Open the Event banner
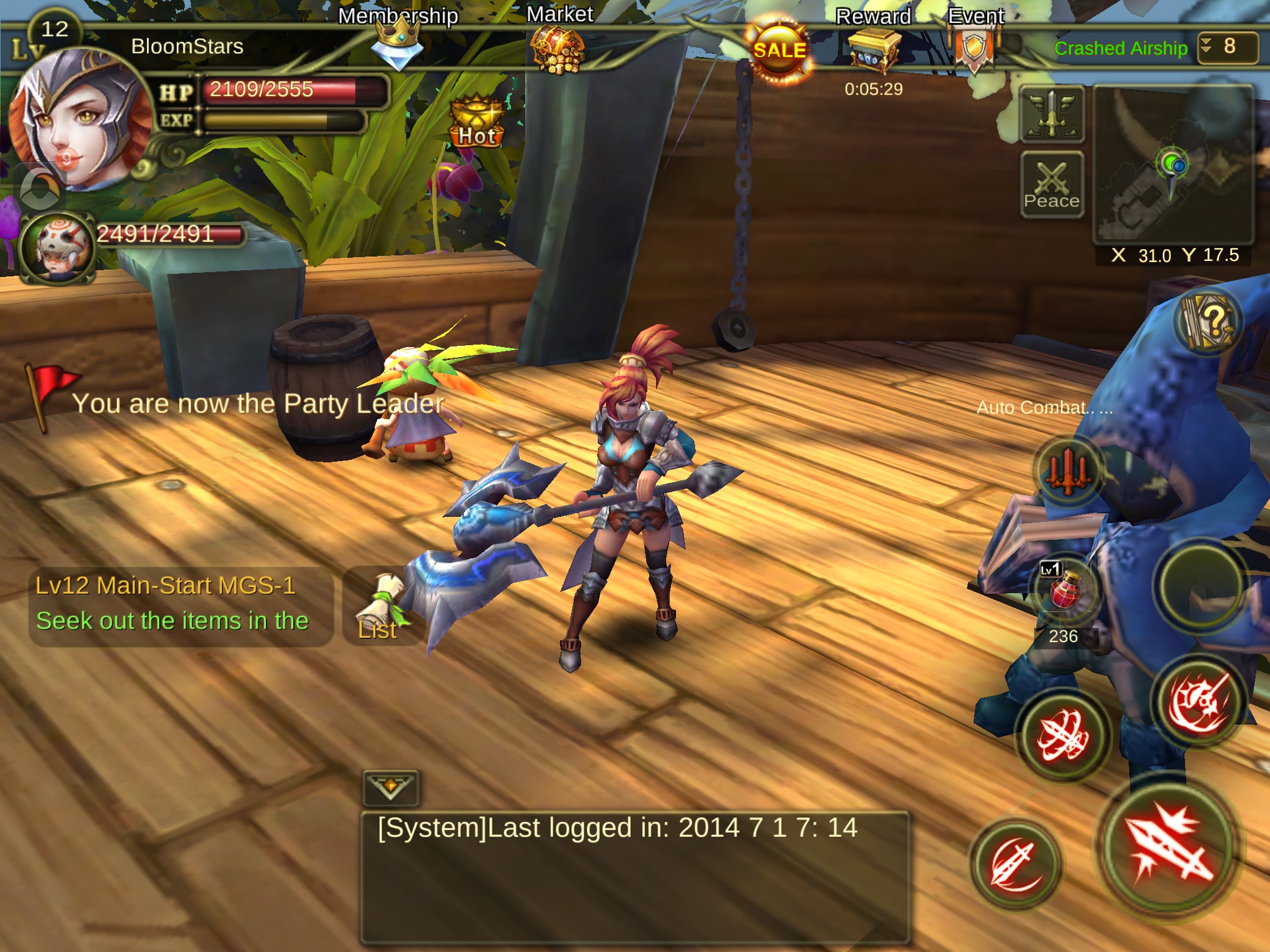The image size is (1270, 952). (x=975, y=48)
